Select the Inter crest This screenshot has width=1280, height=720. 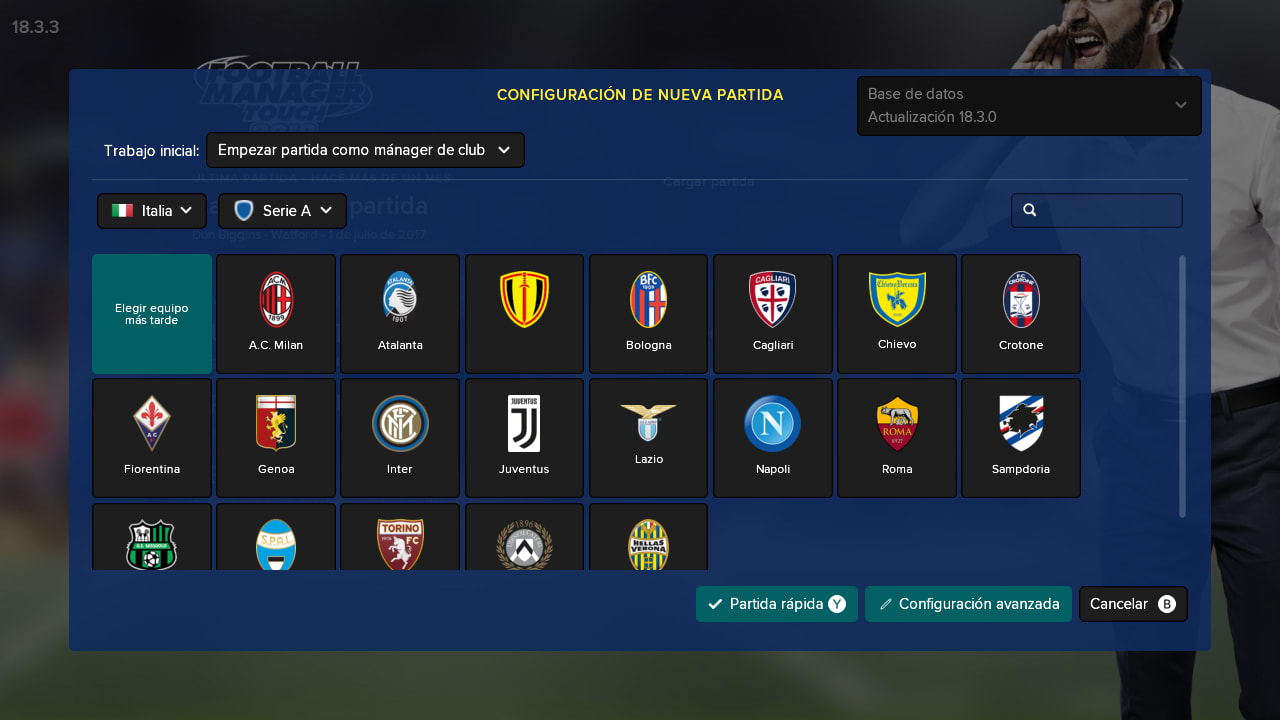pyautogui.click(x=400, y=437)
